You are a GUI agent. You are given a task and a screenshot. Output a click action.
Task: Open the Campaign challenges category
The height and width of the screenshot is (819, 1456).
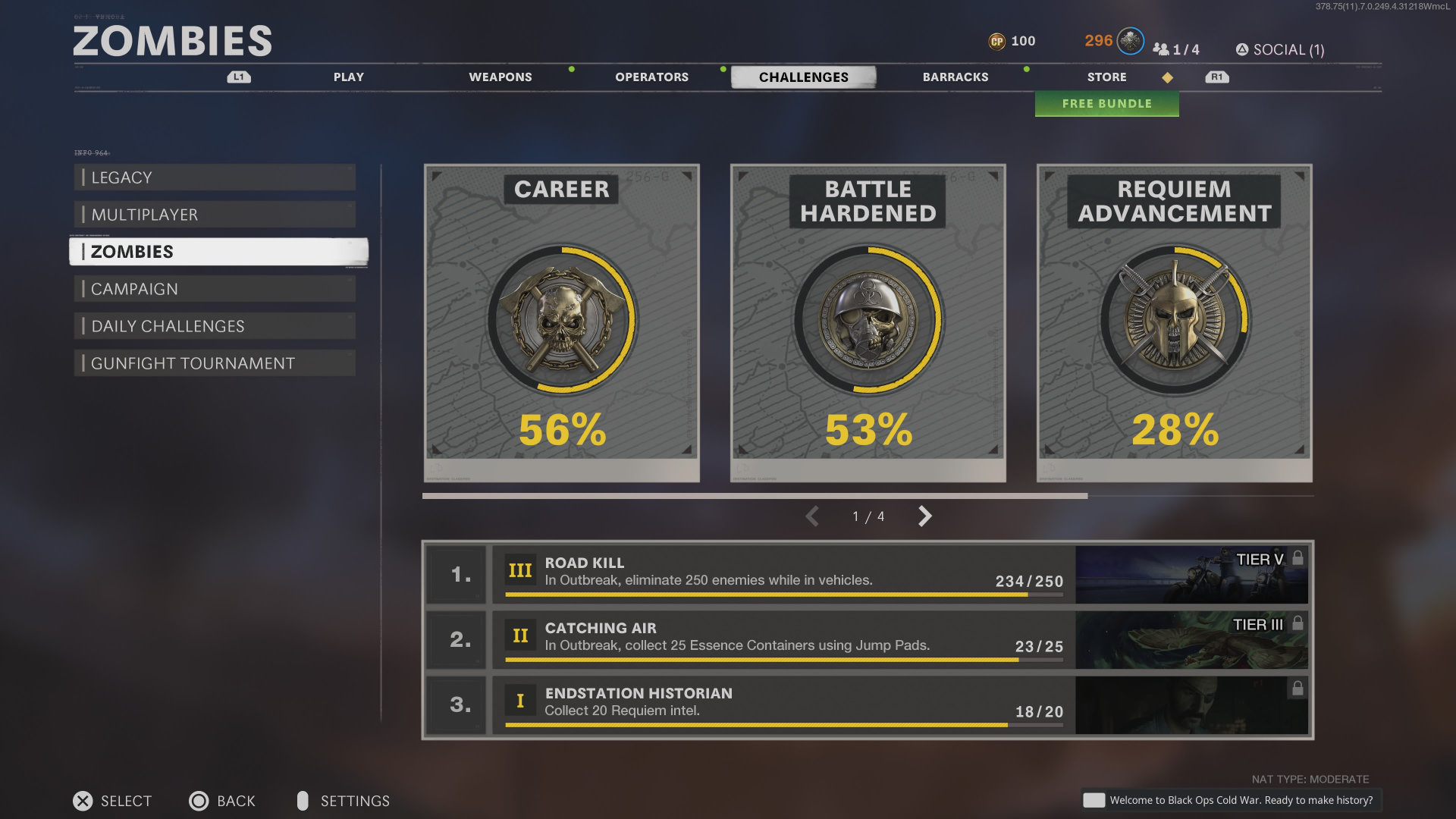pos(215,289)
